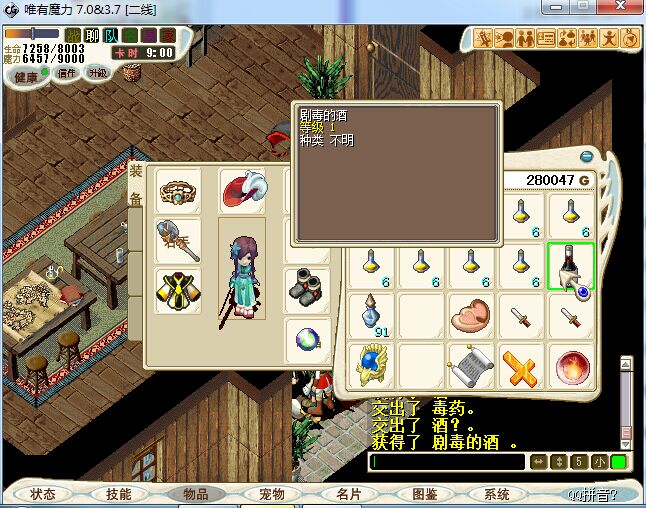Open the 技能 skills menu
The image size is (646, 508).
119,494
